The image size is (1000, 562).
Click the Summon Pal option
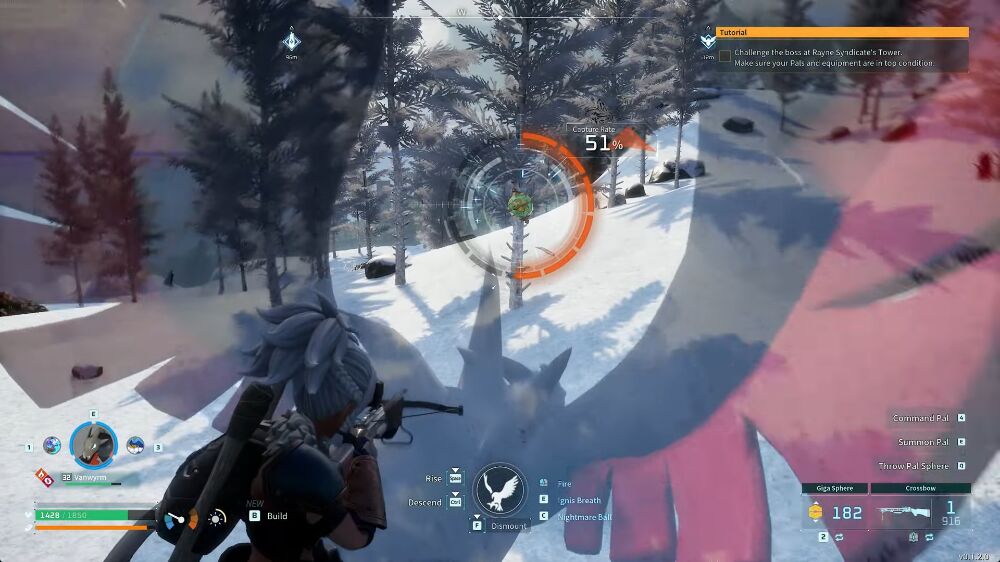[921, 441]
